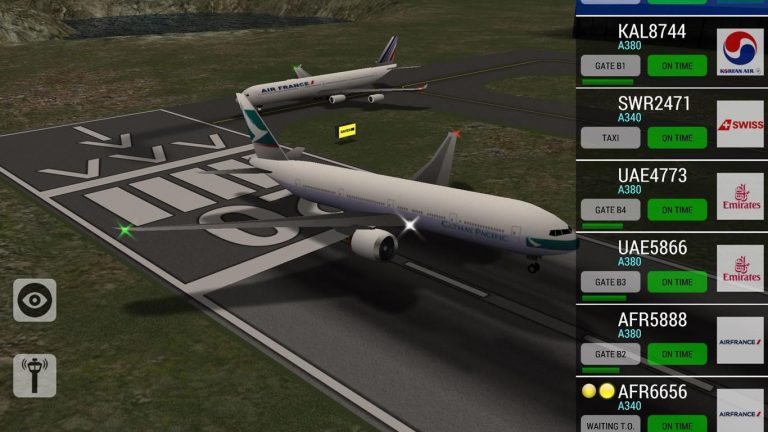Click the ON TIME button for AFR5888
Screen dimensions: 768x432
click(677, 354)
